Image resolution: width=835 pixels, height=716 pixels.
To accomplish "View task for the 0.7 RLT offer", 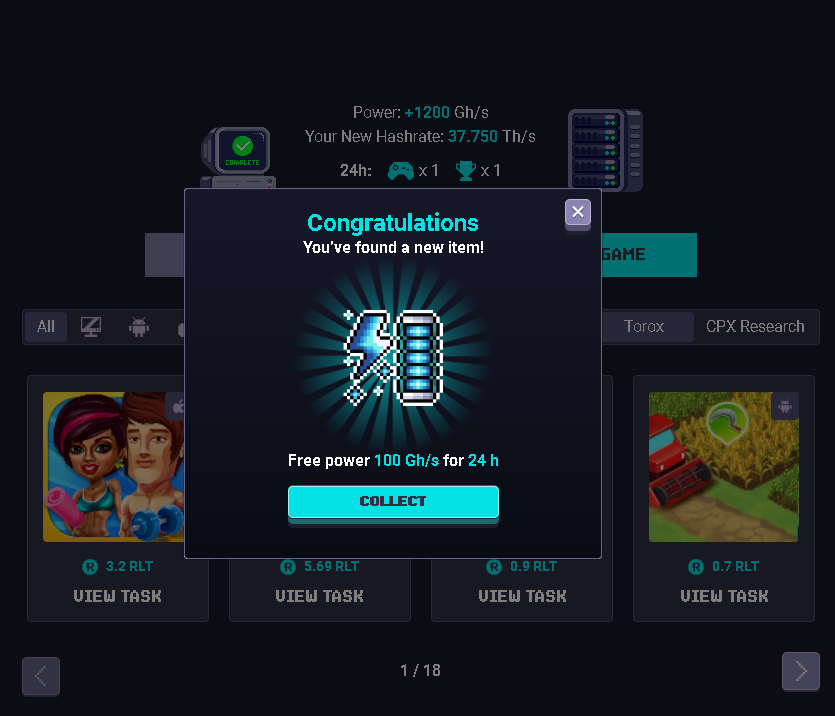I will [724, 596].
